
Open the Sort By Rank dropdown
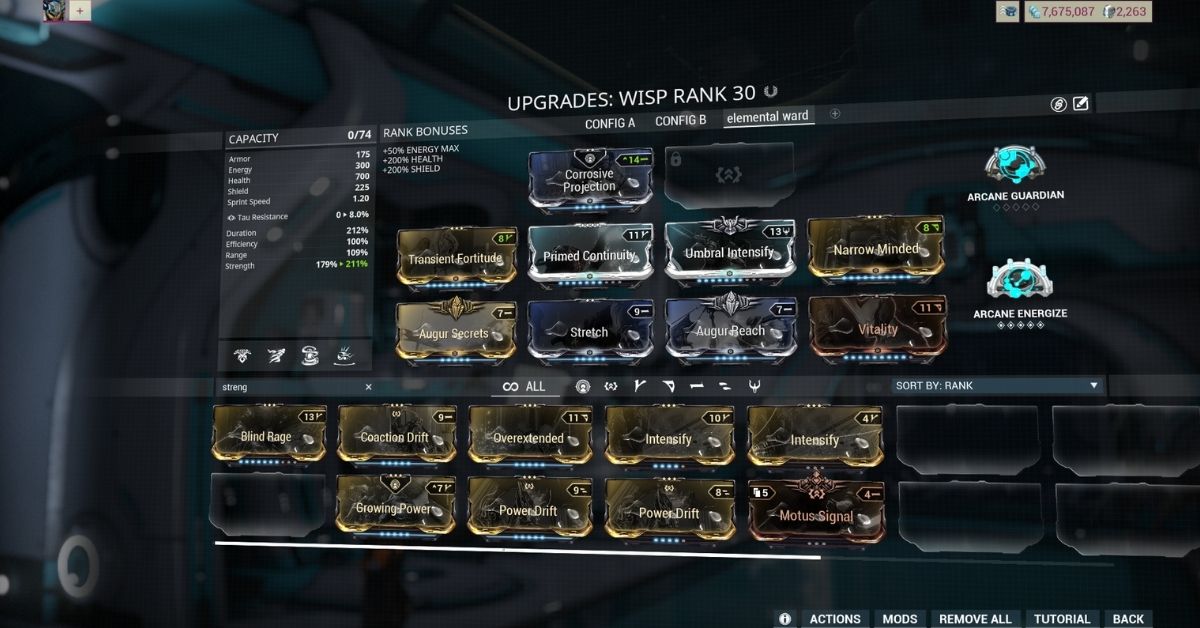pos(998,386)
